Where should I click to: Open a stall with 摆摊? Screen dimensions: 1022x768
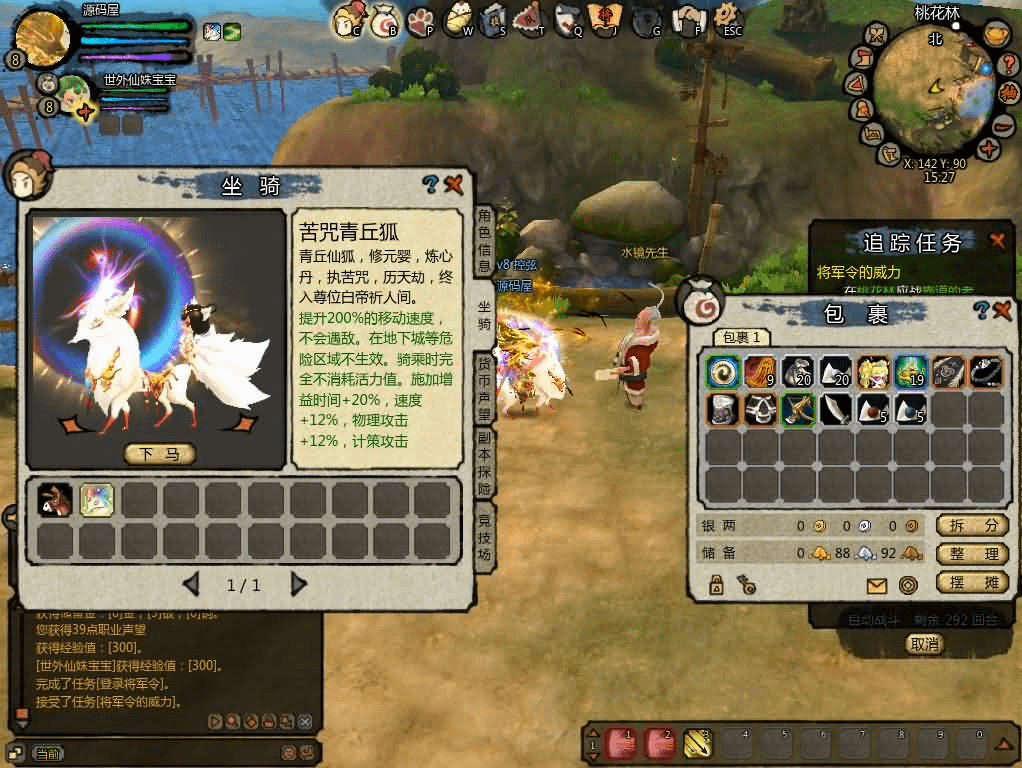[x=971, y=583]
